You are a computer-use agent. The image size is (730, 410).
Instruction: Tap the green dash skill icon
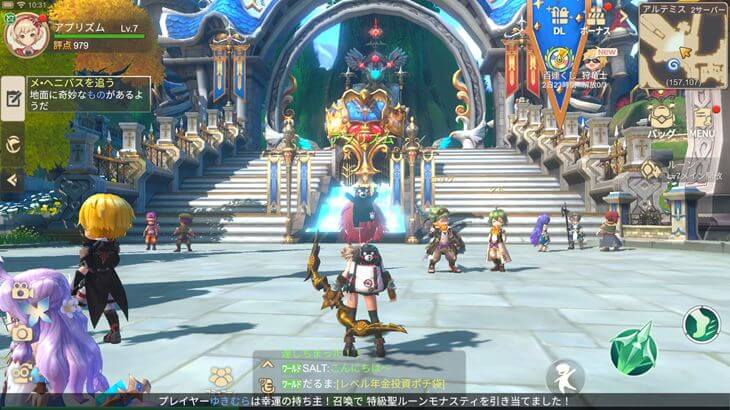pos(702,323)
